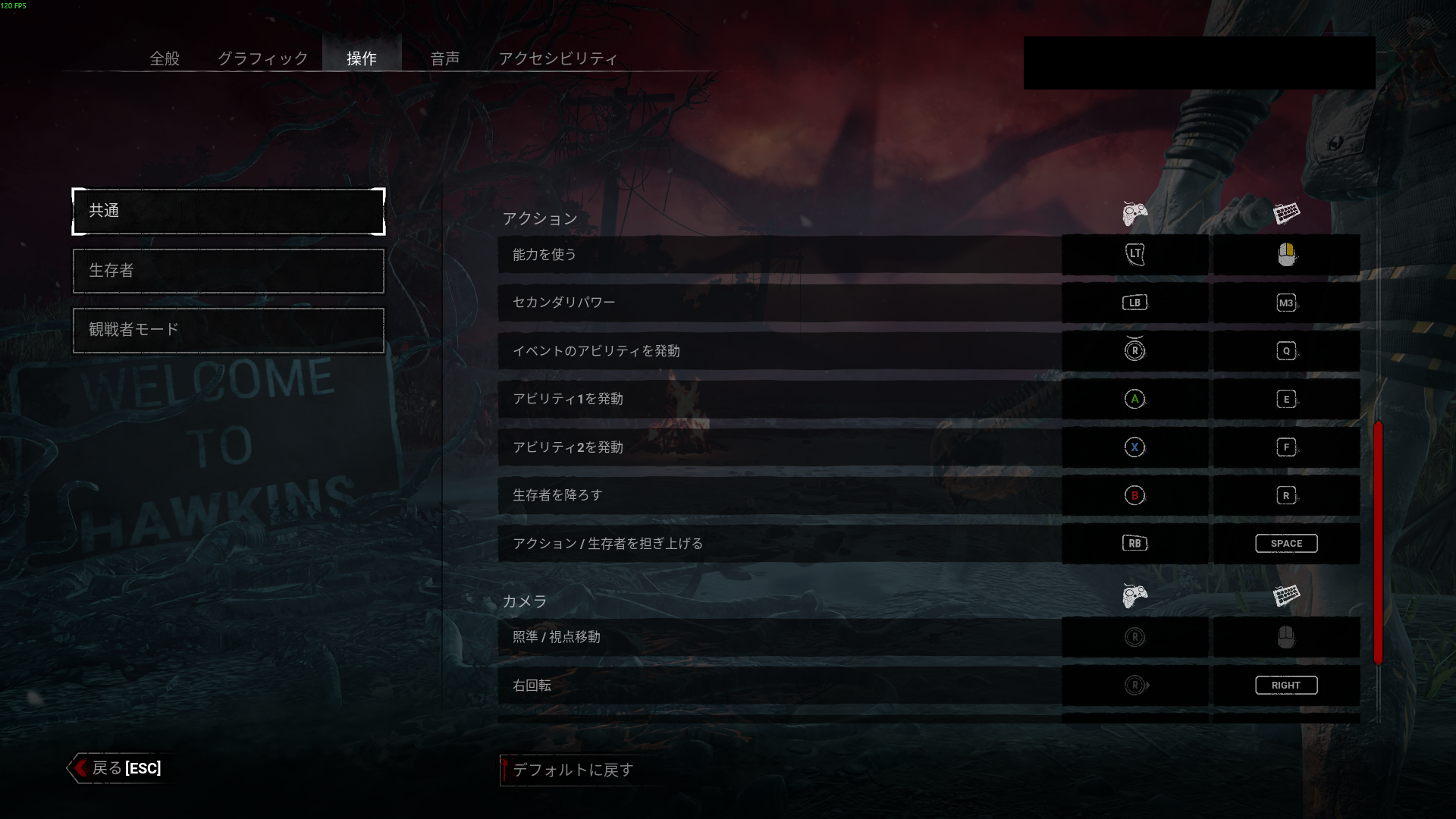The image size is (1456, 819).
Task: Change the R key for 生存者を降ろす
Action: pos(1286,495)
